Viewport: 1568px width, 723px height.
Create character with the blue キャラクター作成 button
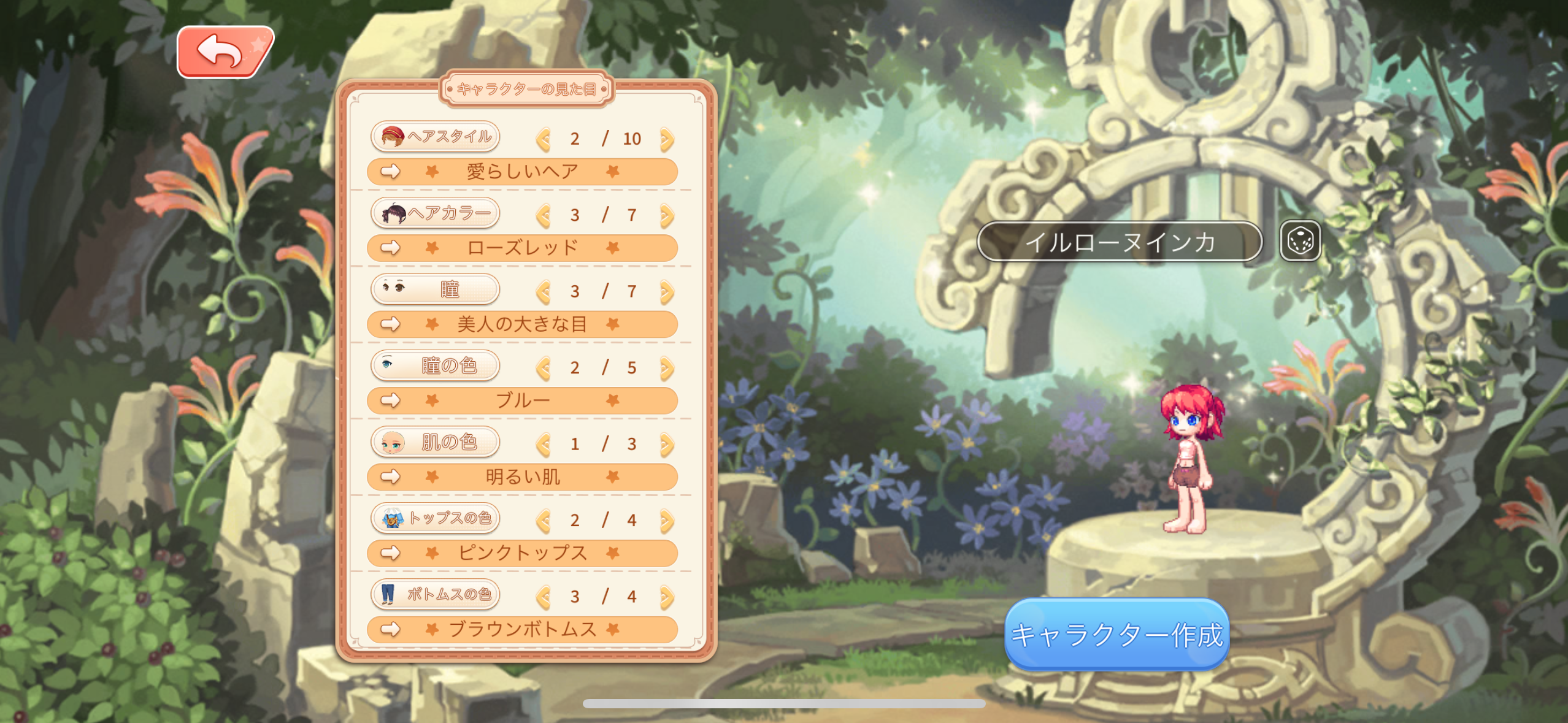pos(1116,634)
